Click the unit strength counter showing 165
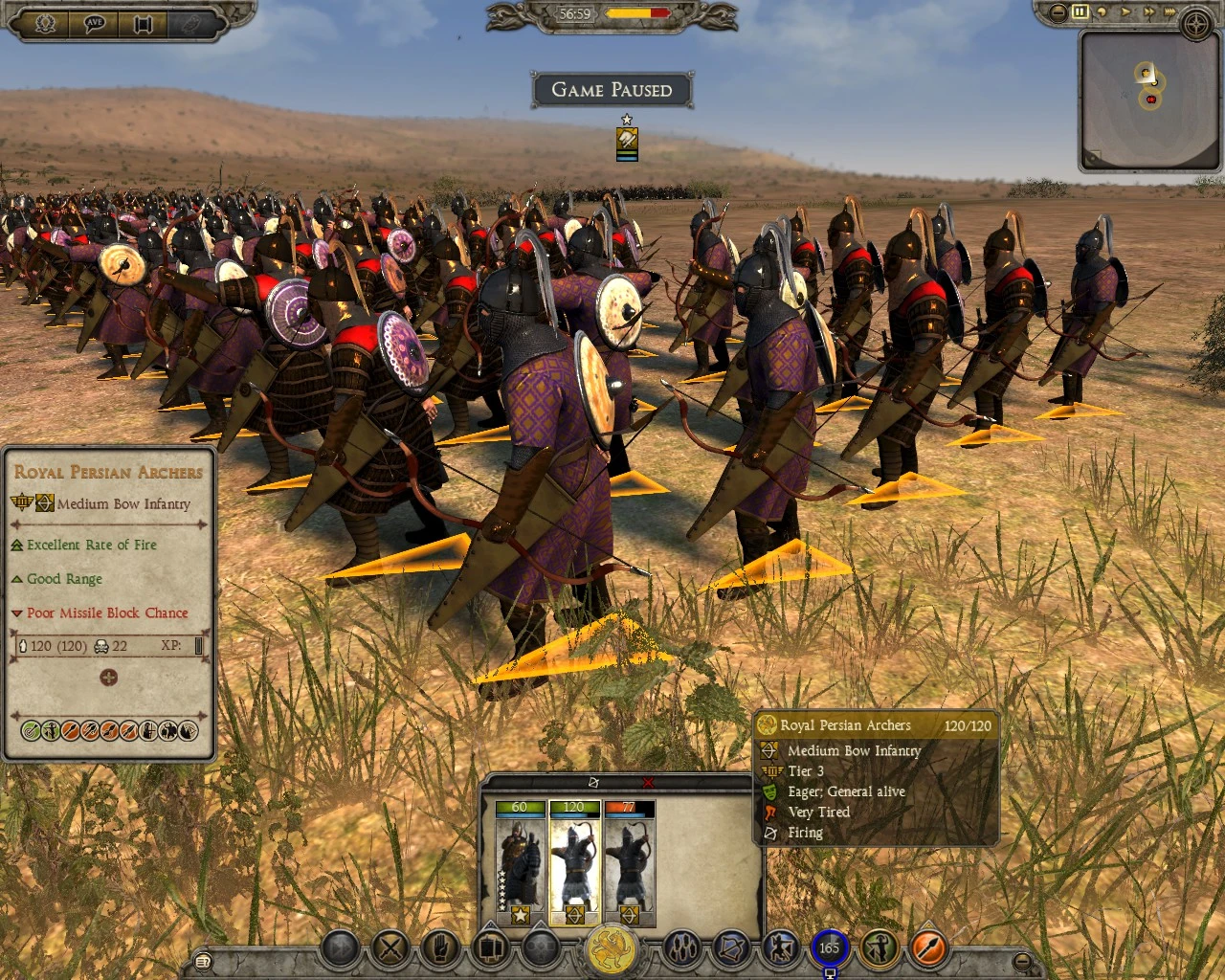Screen dimensions: 1225x980 point(829,946)
